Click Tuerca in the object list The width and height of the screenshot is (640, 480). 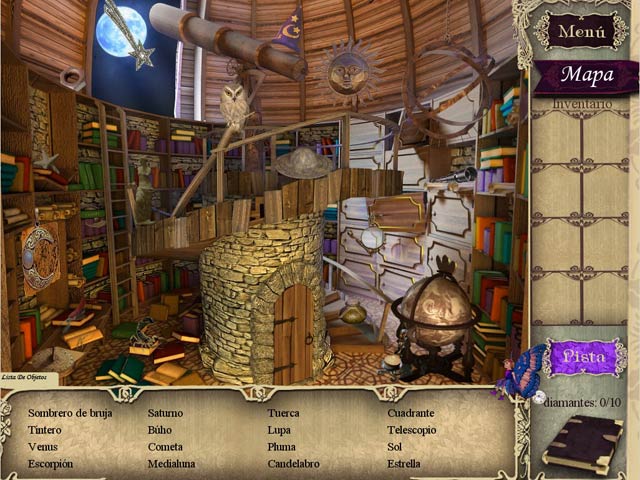click(x=283, y=413)
